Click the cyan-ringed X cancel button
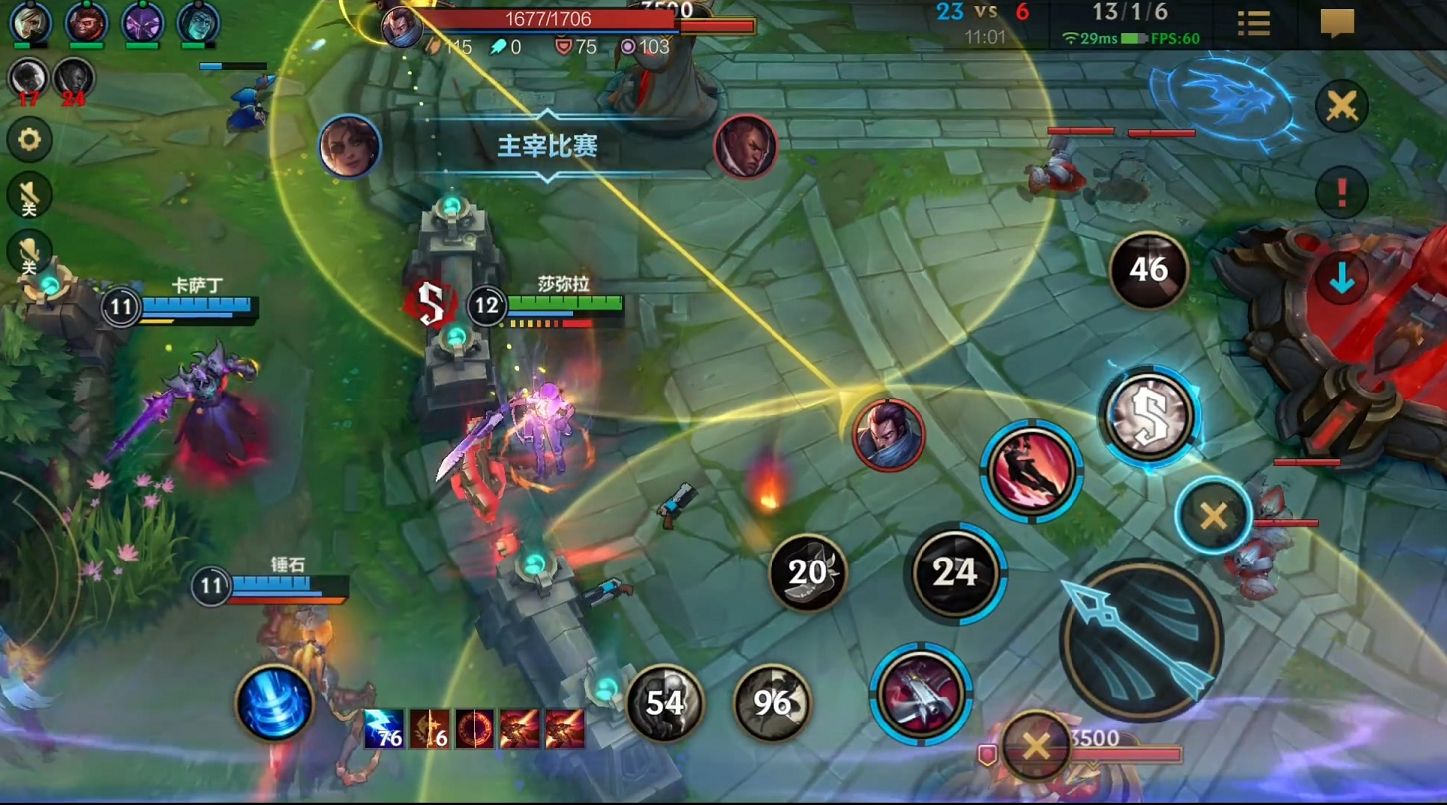The image size is (1447, 805). pyautogui.click(x=1213, y=516)
